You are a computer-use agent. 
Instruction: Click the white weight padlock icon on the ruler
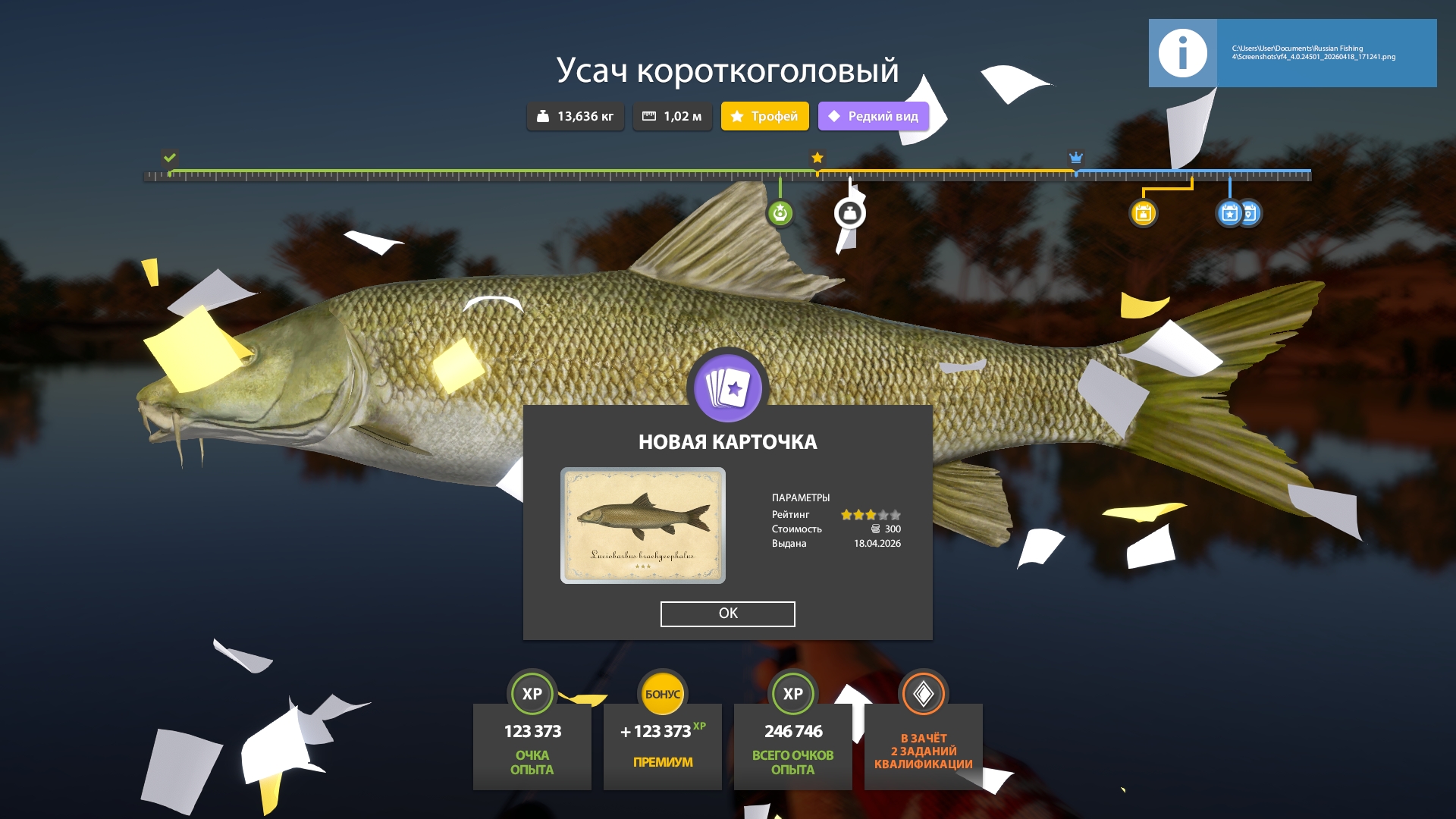point(850,213)
